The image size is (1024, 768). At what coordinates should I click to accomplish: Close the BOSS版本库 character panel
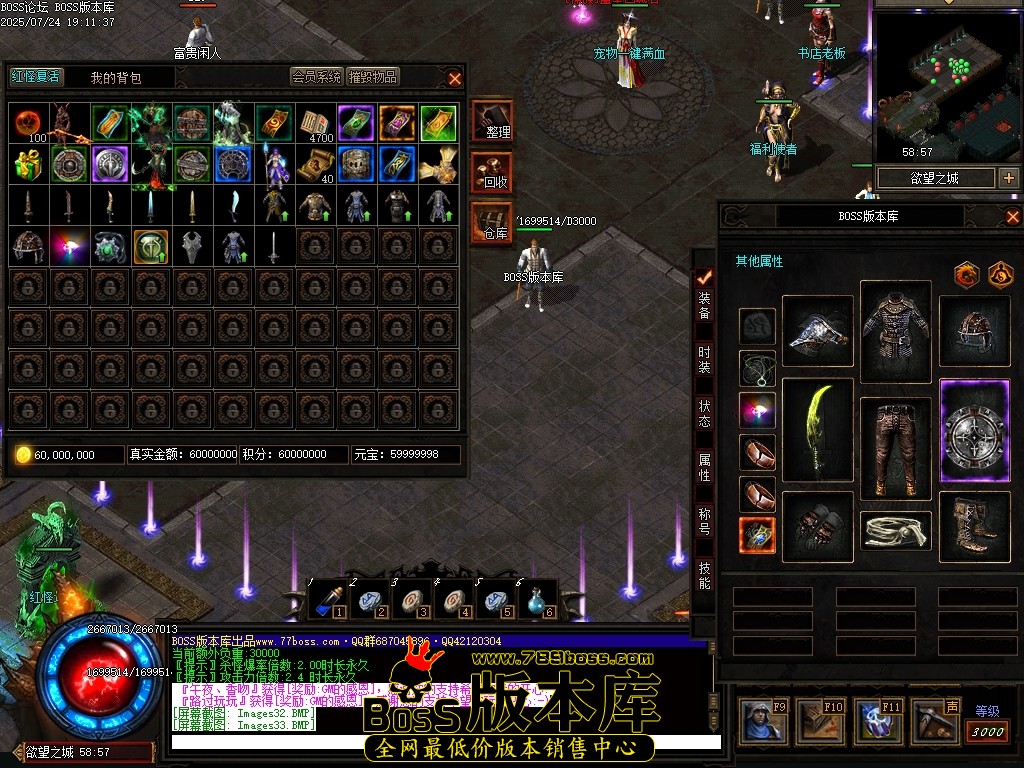1012,216
